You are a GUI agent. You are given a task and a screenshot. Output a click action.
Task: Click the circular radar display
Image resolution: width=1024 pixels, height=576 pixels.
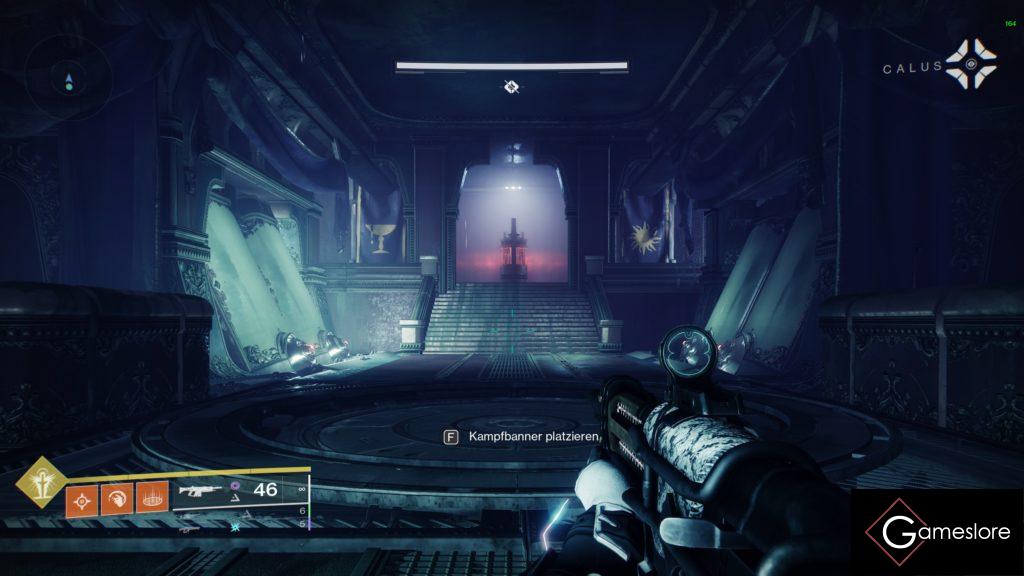pos(69,81)
